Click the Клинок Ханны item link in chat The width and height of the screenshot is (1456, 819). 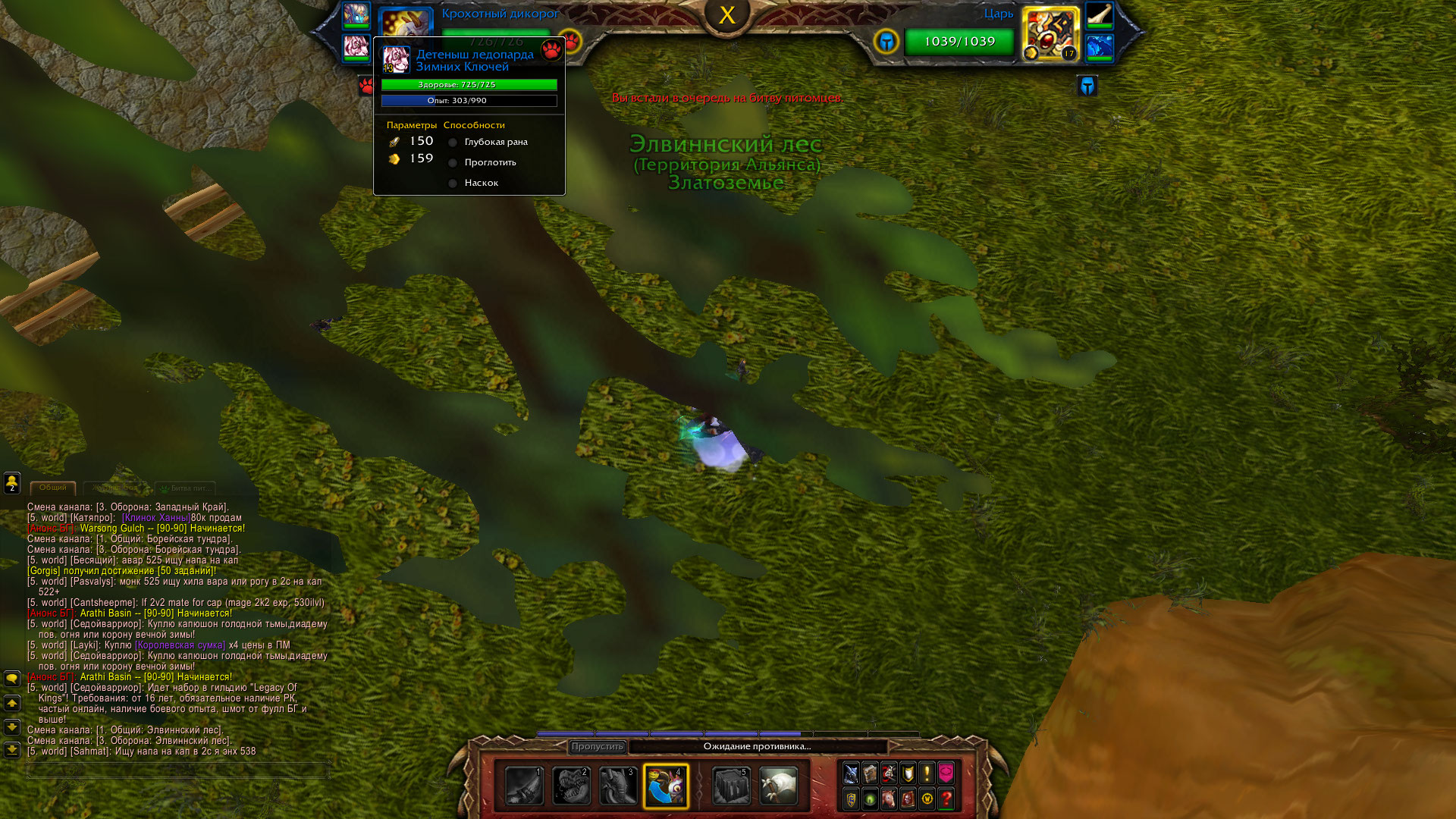[155, 518]
